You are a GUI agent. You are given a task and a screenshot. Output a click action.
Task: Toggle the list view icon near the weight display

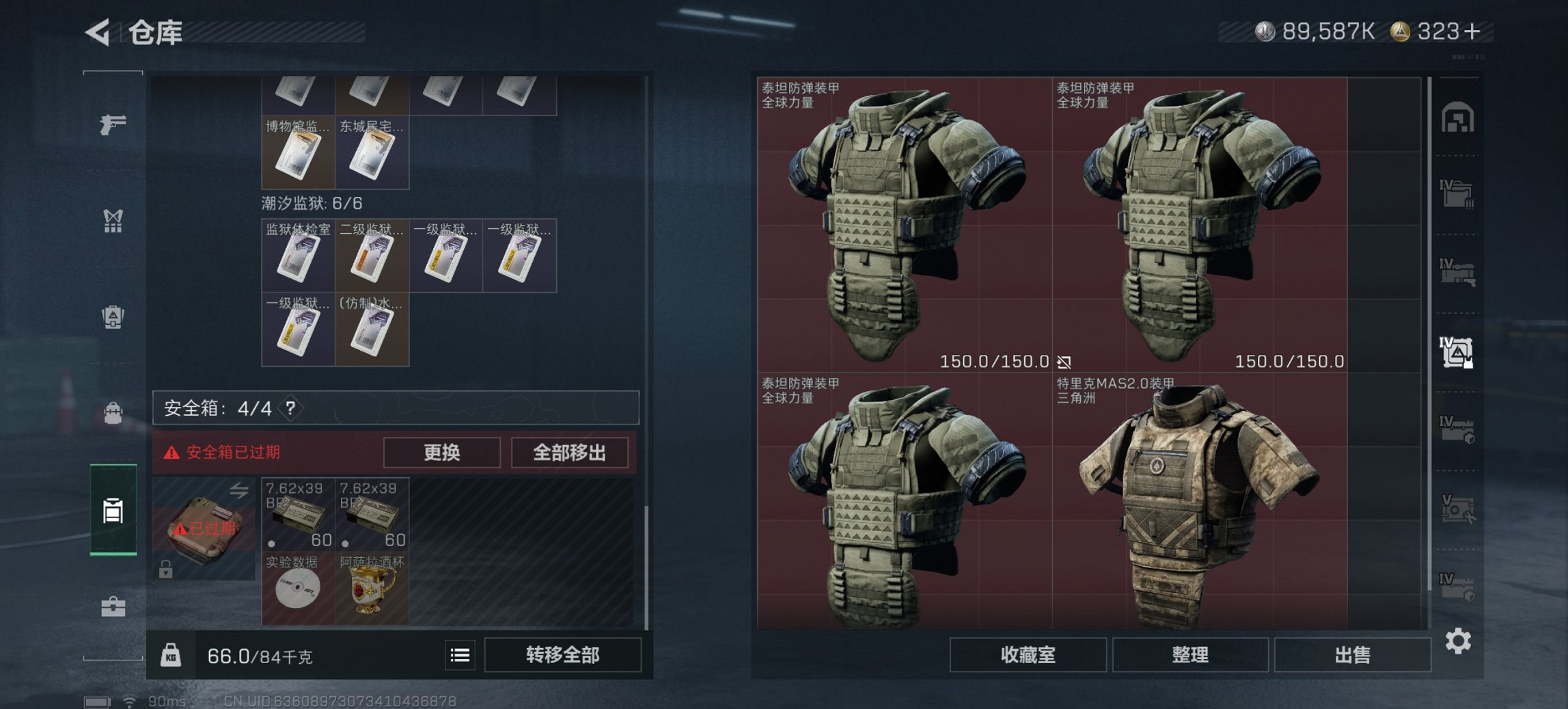click(460, 656)
